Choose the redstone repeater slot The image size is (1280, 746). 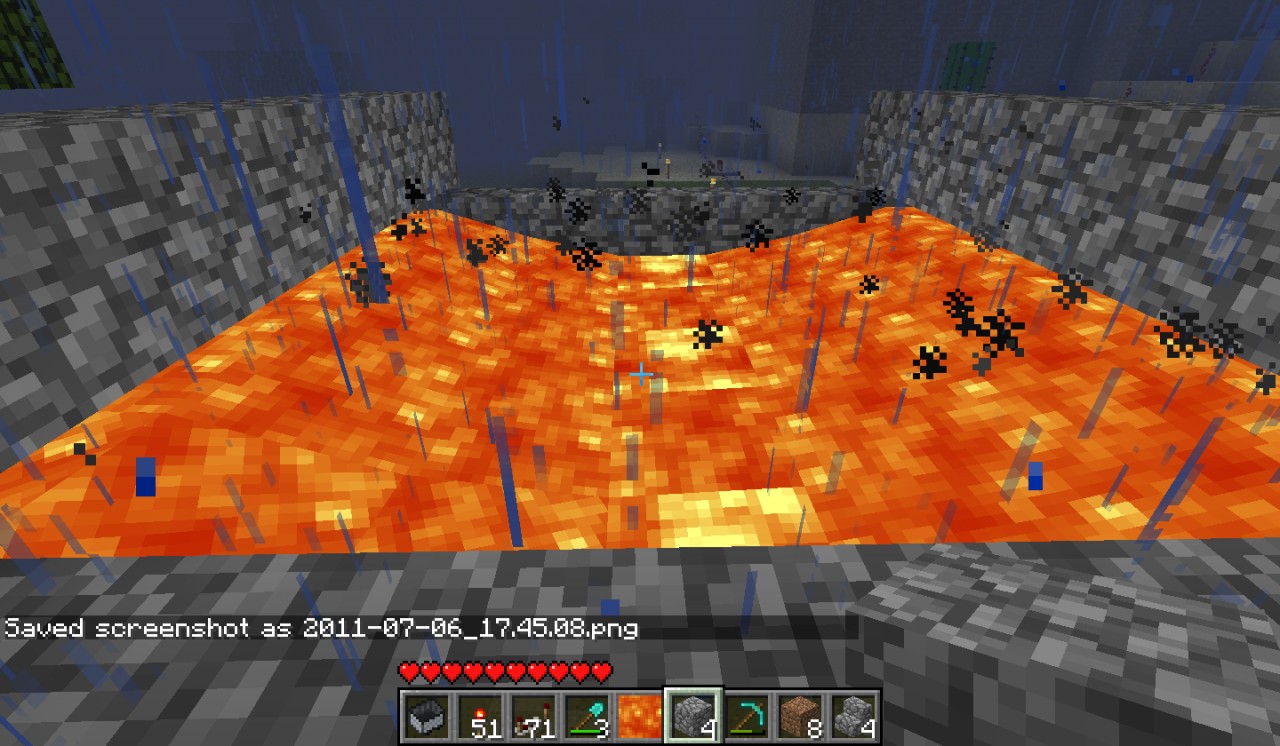533,716
